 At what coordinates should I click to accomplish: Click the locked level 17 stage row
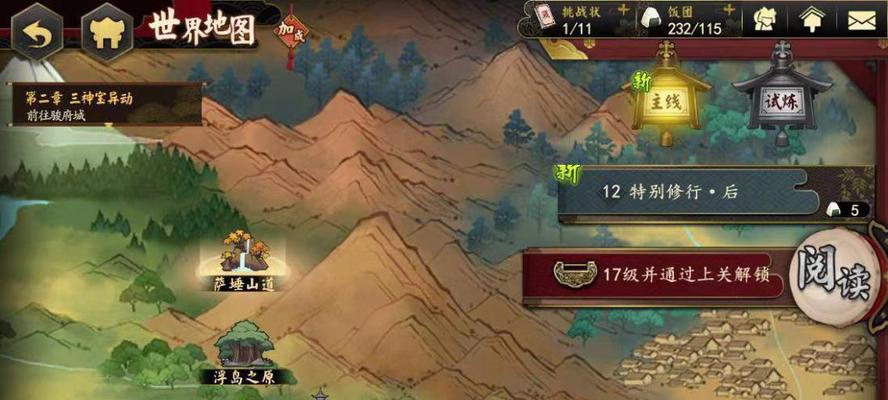660,275
